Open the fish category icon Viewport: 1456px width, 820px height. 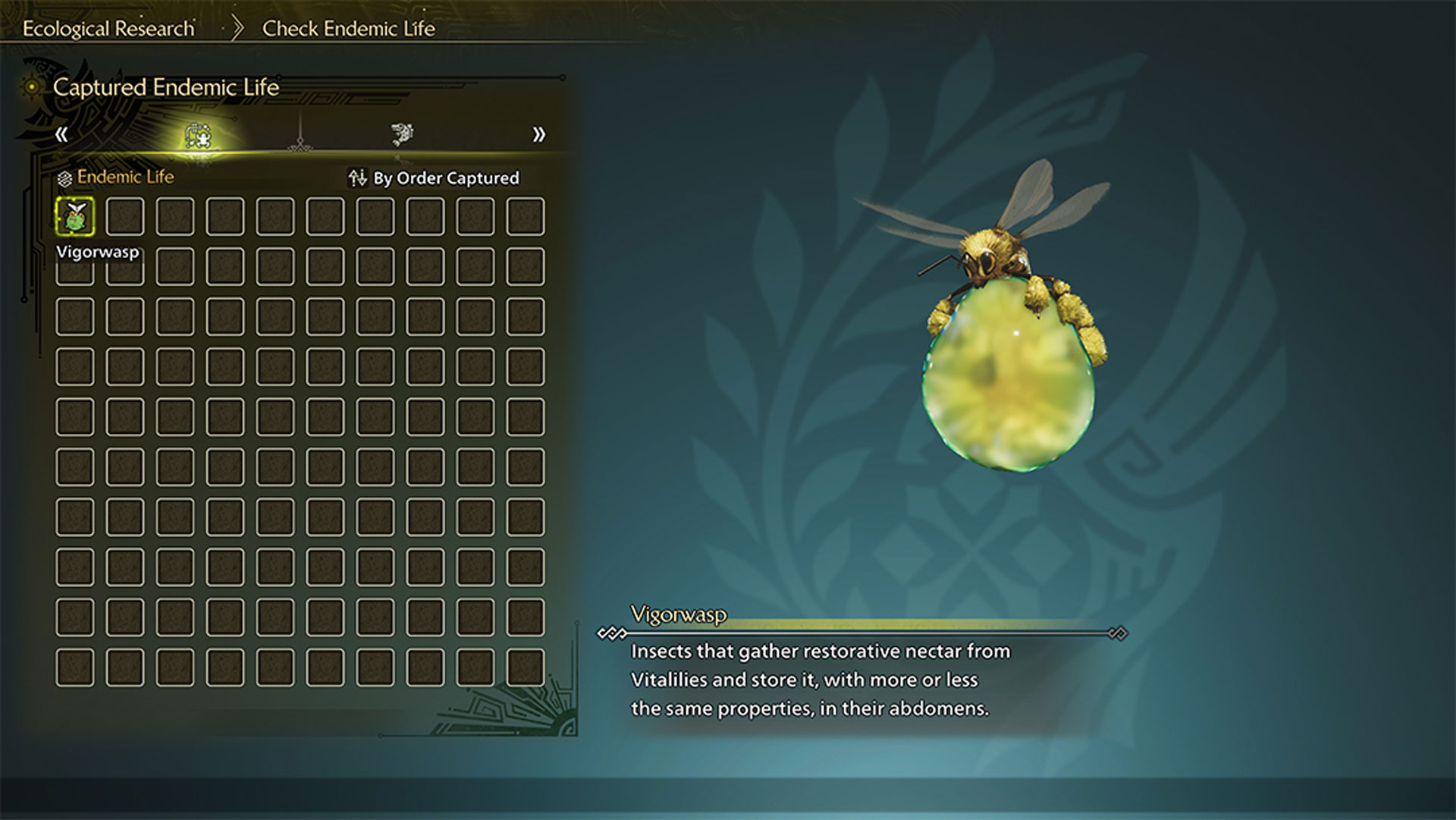coord(400,134)
